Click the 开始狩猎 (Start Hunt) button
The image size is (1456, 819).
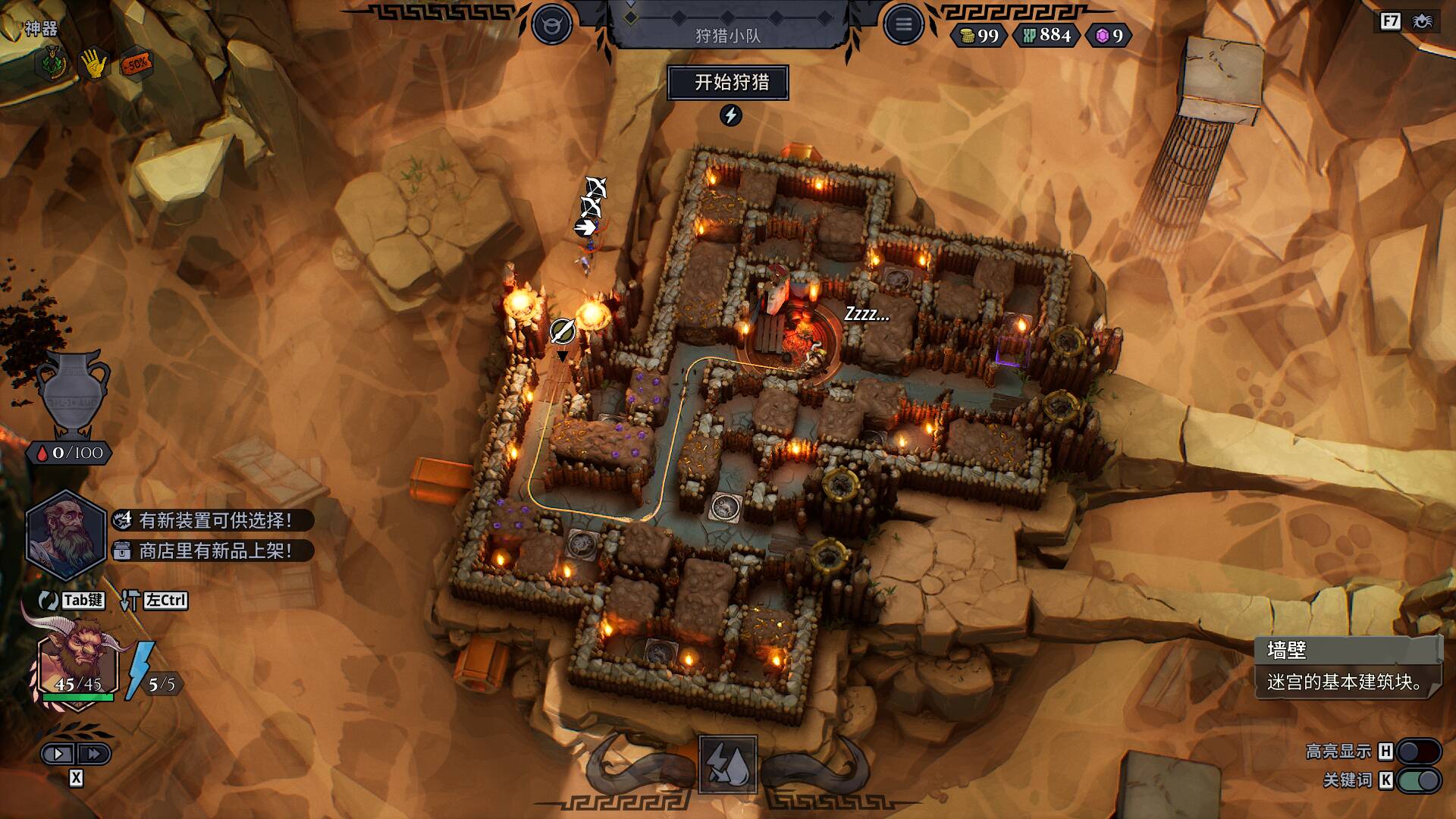point(728,83)
